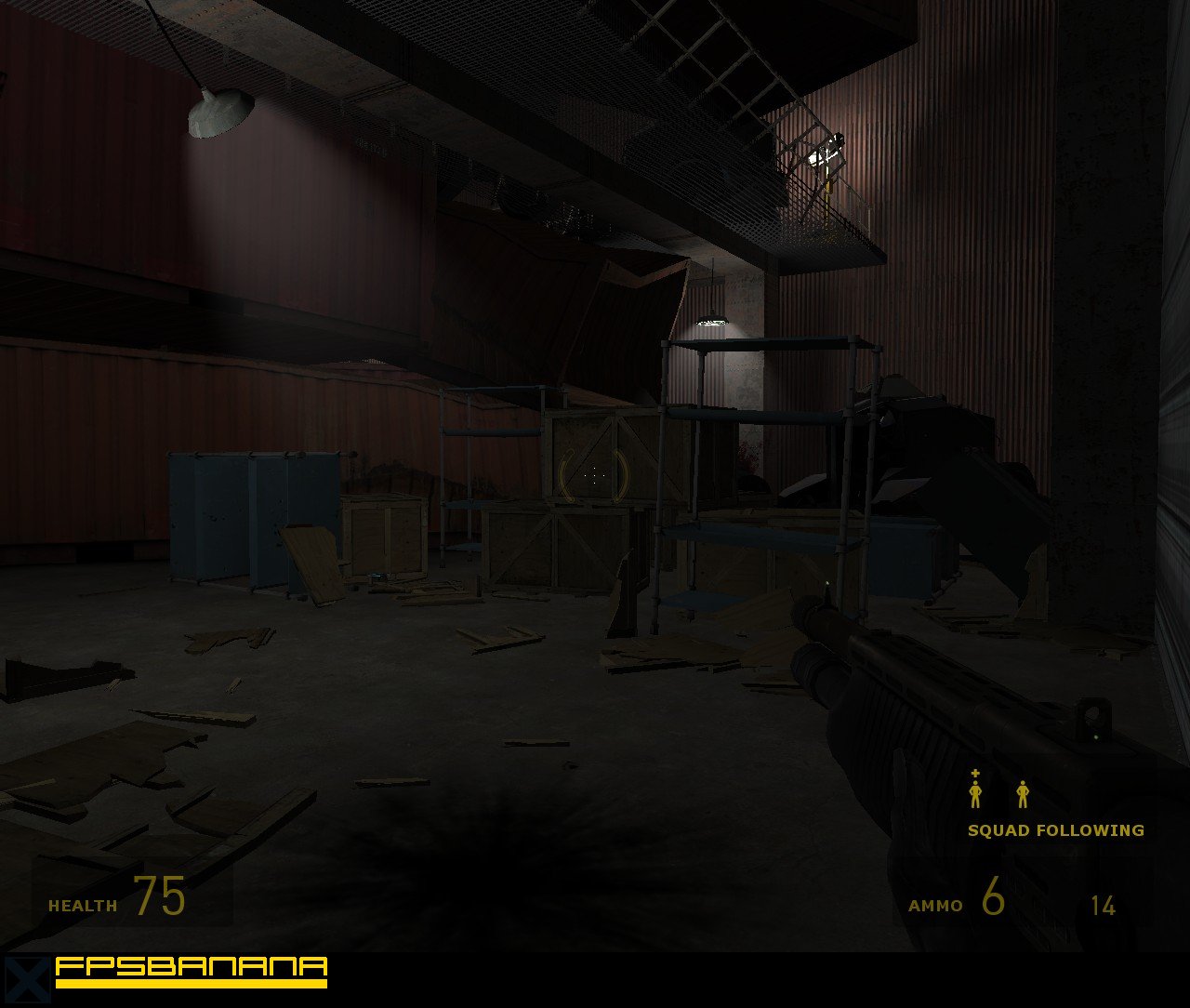This screenshot has height=1008, width=1190.
Task: Toggle the SQUAD FOLLOWING status text
Action: pyautogui.click(x=1056, y=830)
